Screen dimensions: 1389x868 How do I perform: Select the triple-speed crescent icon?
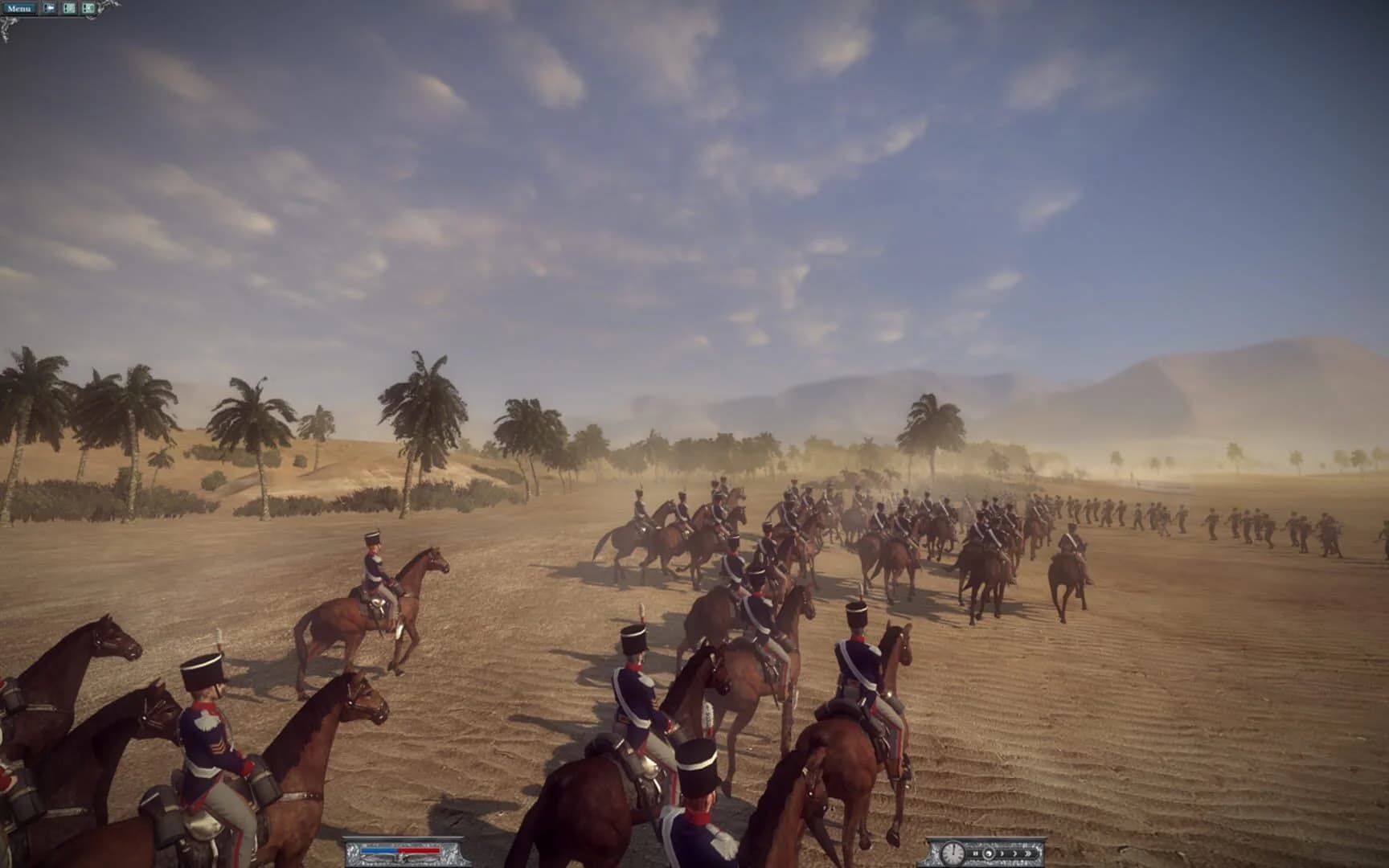1014,854
